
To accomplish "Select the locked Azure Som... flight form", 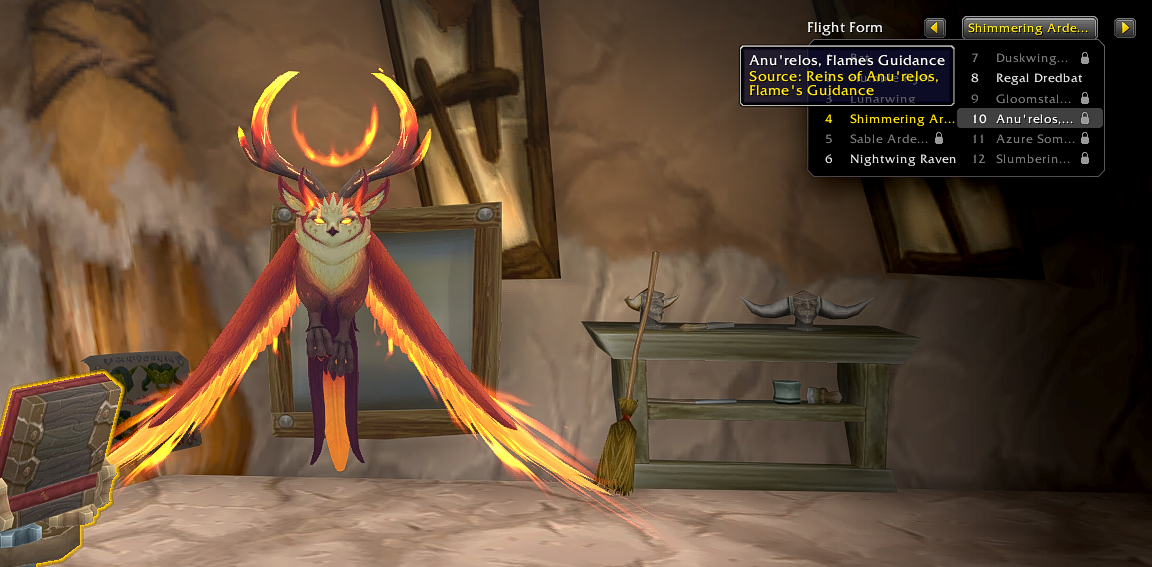I will (x=1030, y=139).
